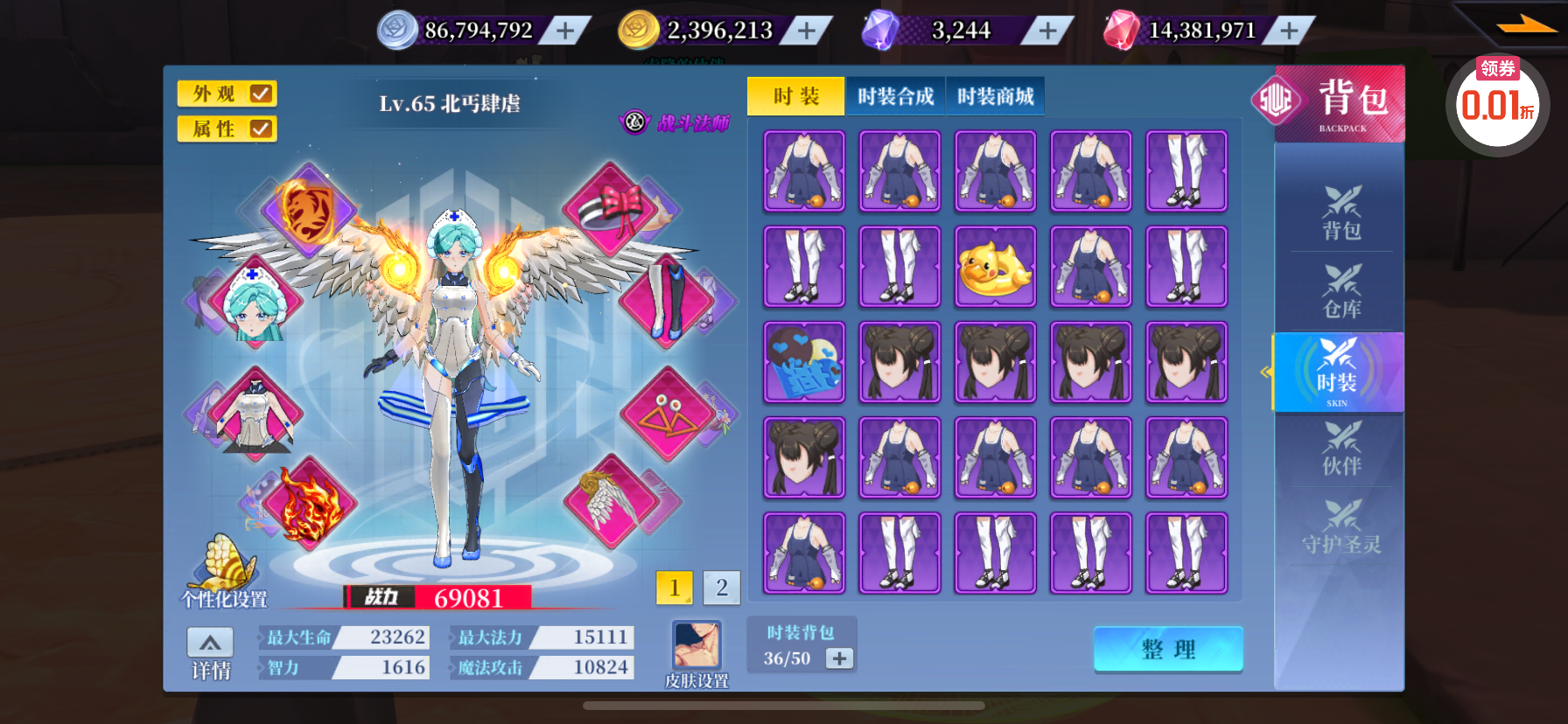Switch to outfit preset 2
The image size is (1568, 724).
721,588
